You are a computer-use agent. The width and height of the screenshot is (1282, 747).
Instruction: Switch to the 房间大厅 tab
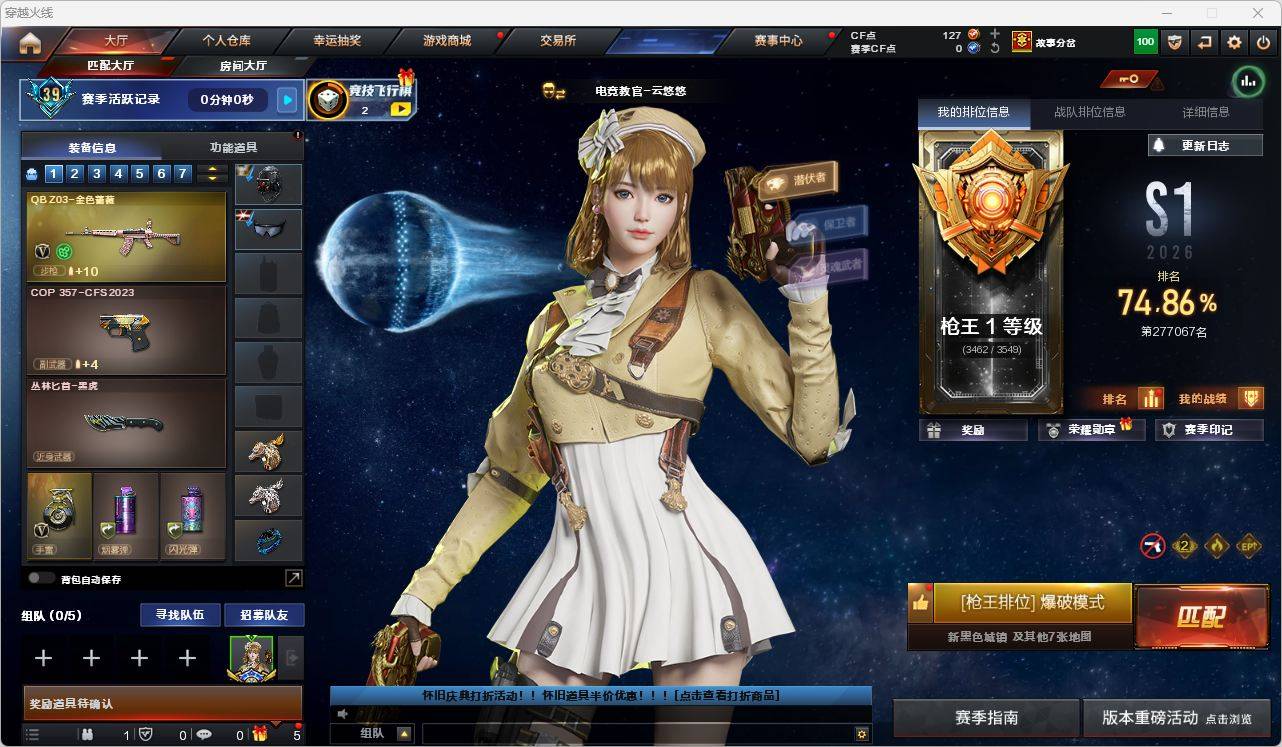click(243, 66)
